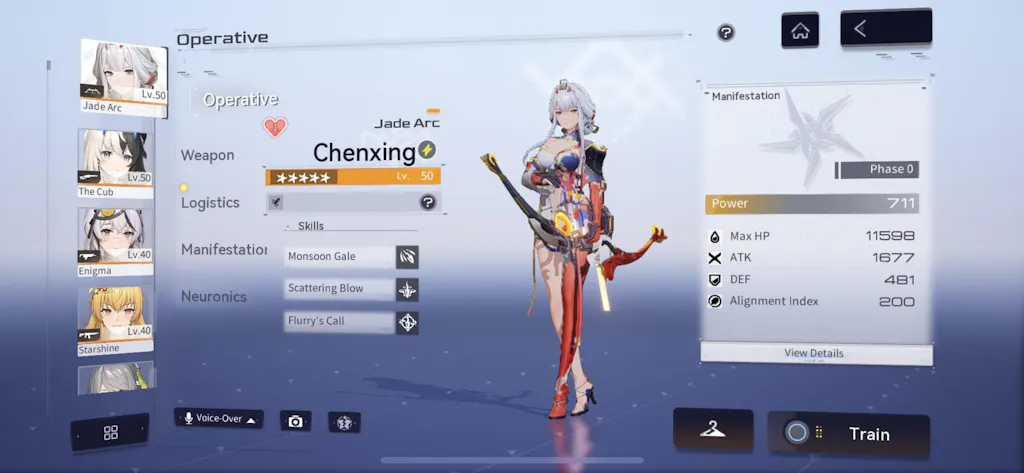Click the Train button
This screenshot has width=1024, height=473.
848,433
